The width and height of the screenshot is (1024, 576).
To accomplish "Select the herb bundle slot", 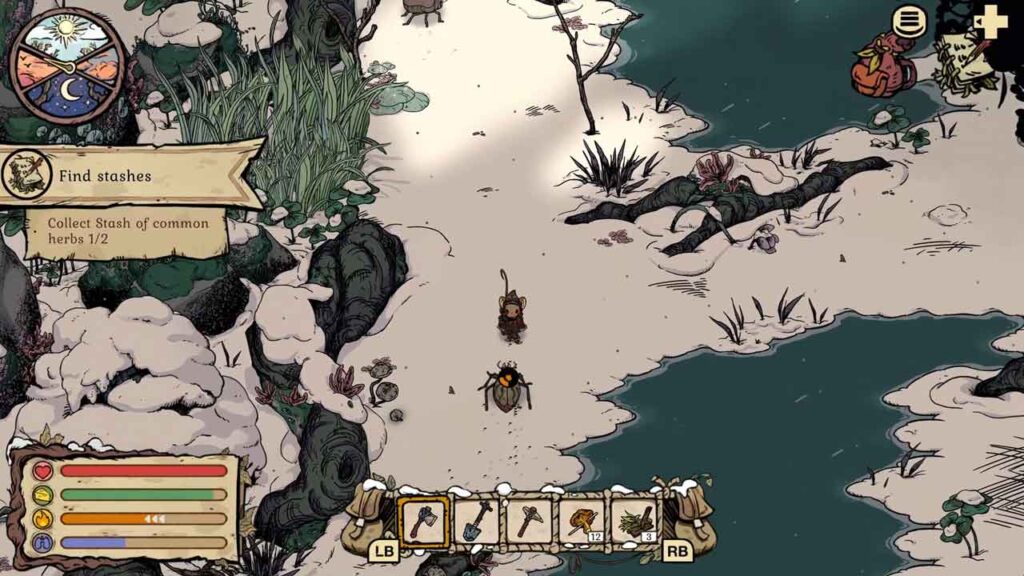I will [x=634, y=521].
